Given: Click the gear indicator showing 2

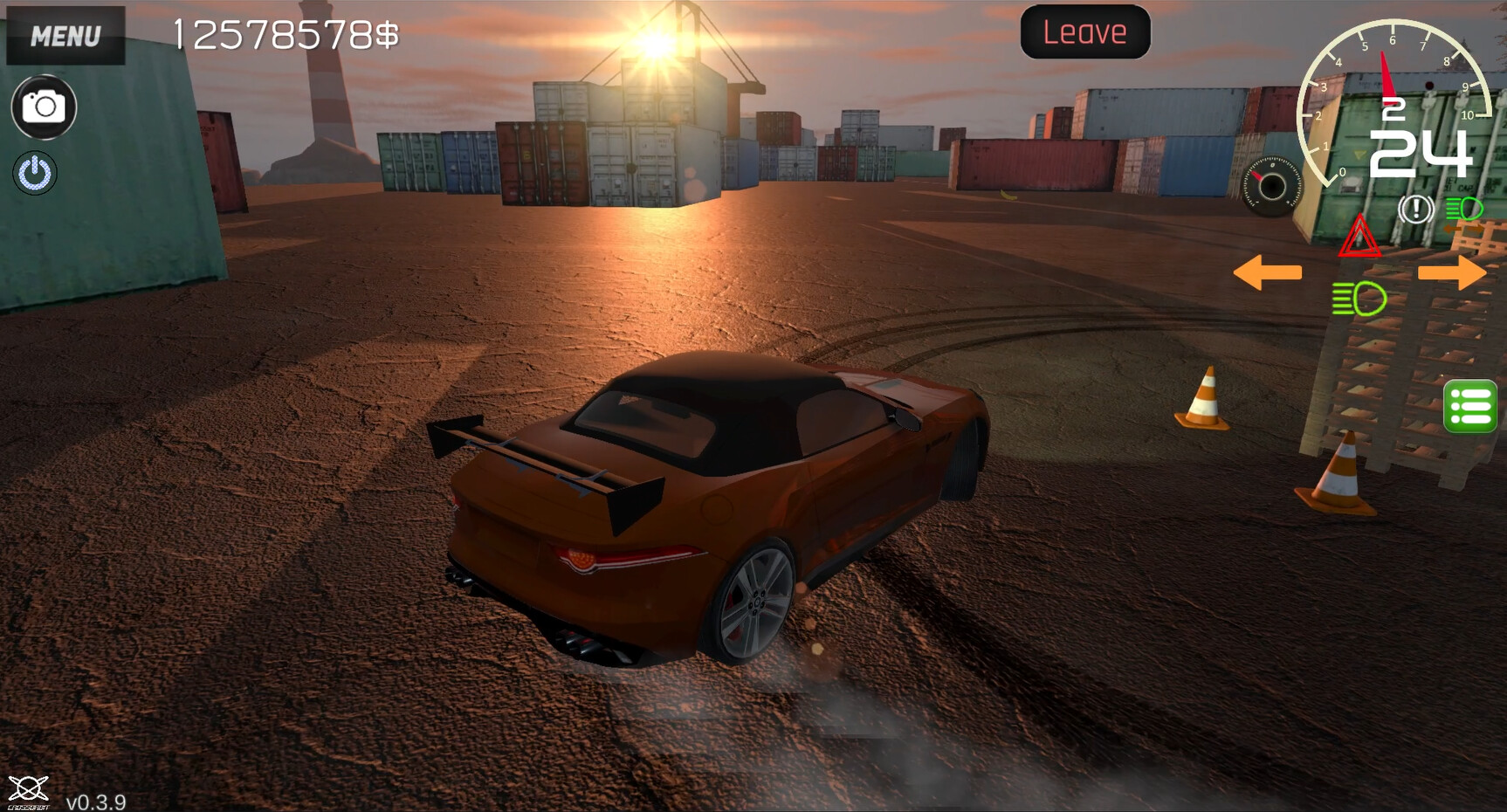Looking at the screenshot, I should 1393,109.
